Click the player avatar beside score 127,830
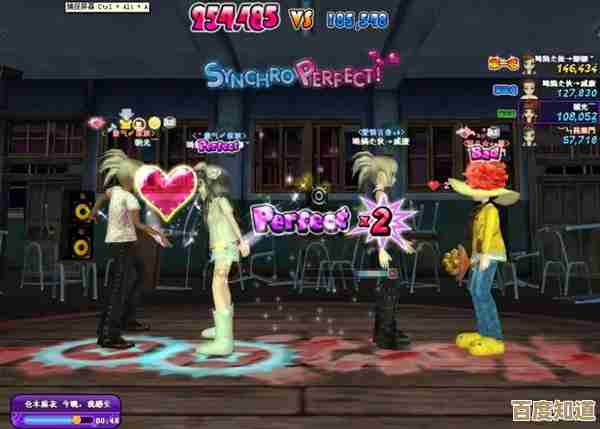Screen dimensions: 600x429 tap(528, 88)
